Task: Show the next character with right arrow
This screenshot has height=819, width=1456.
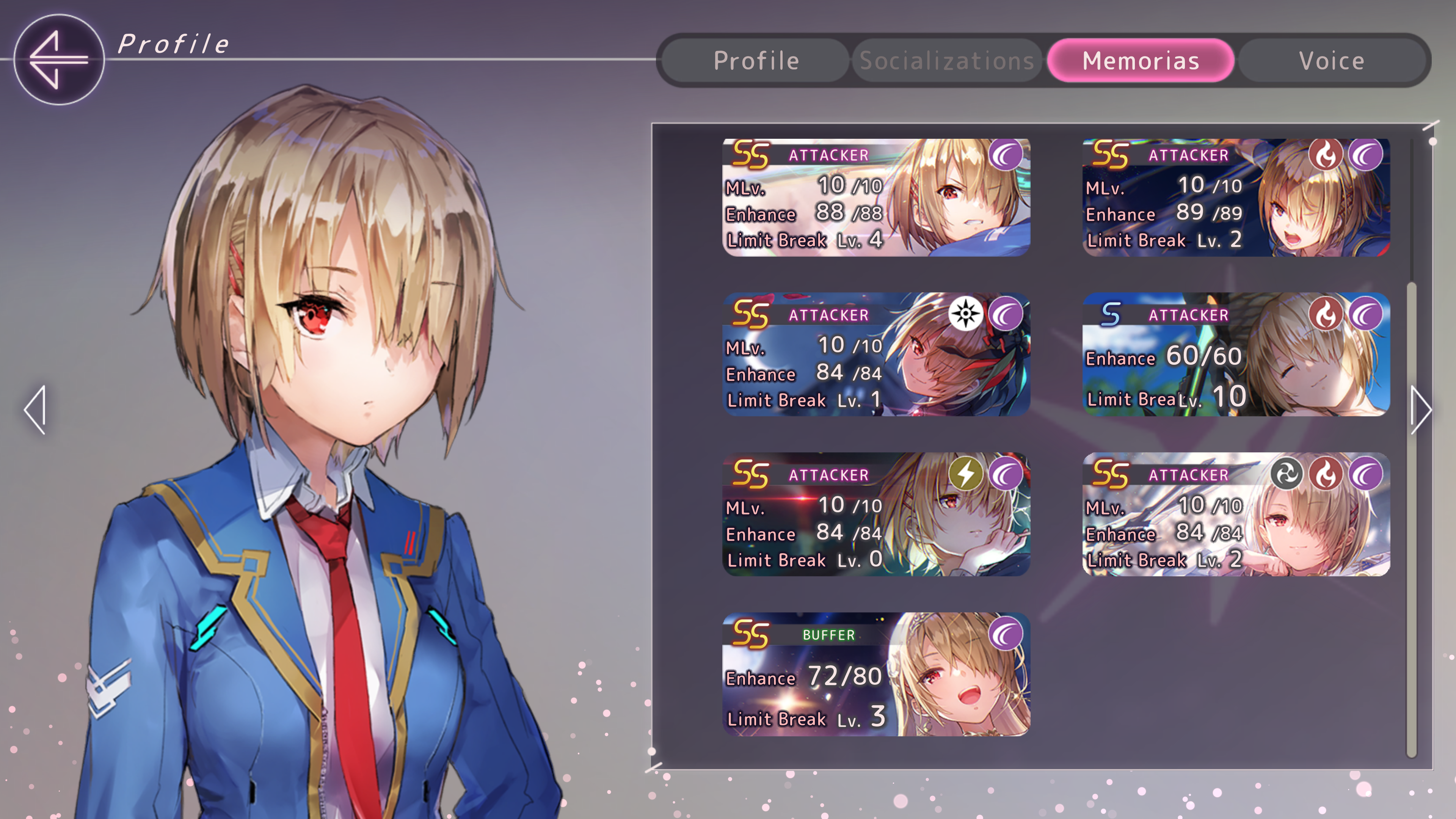Action: (1420, 410)
